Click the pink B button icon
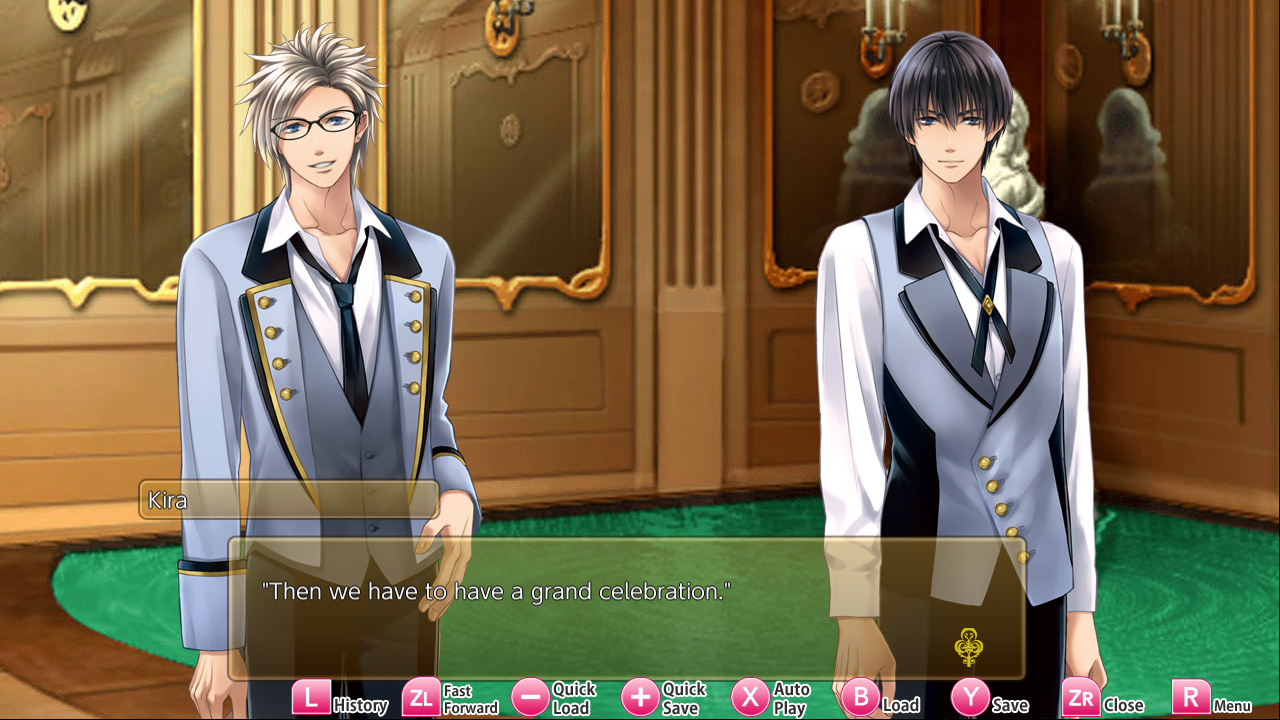 pos(860,698)
